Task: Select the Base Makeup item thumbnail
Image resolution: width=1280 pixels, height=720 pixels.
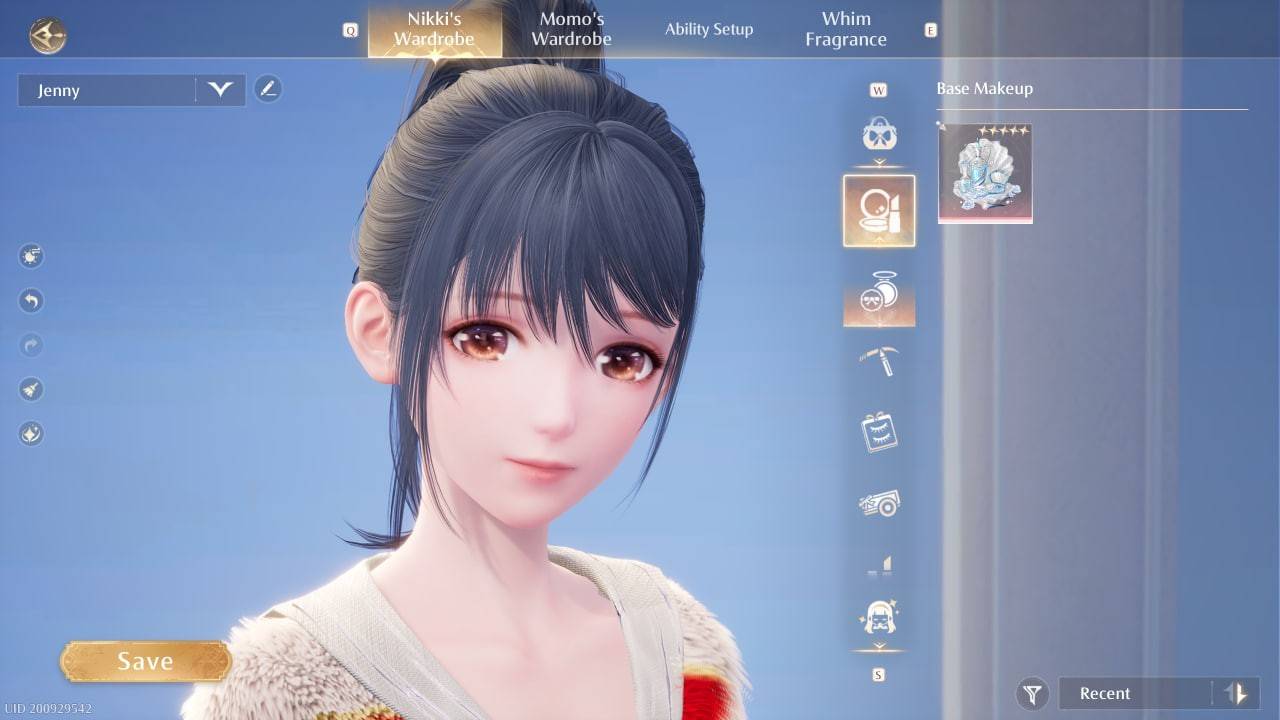Action: (985, 172)
